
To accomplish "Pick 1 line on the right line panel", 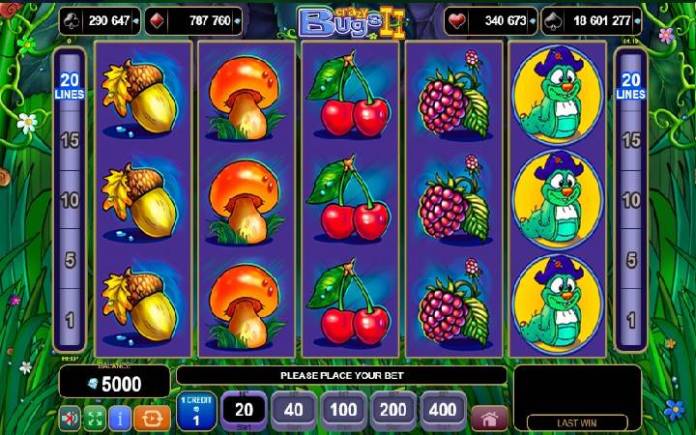I will click(x=630, y=321).
